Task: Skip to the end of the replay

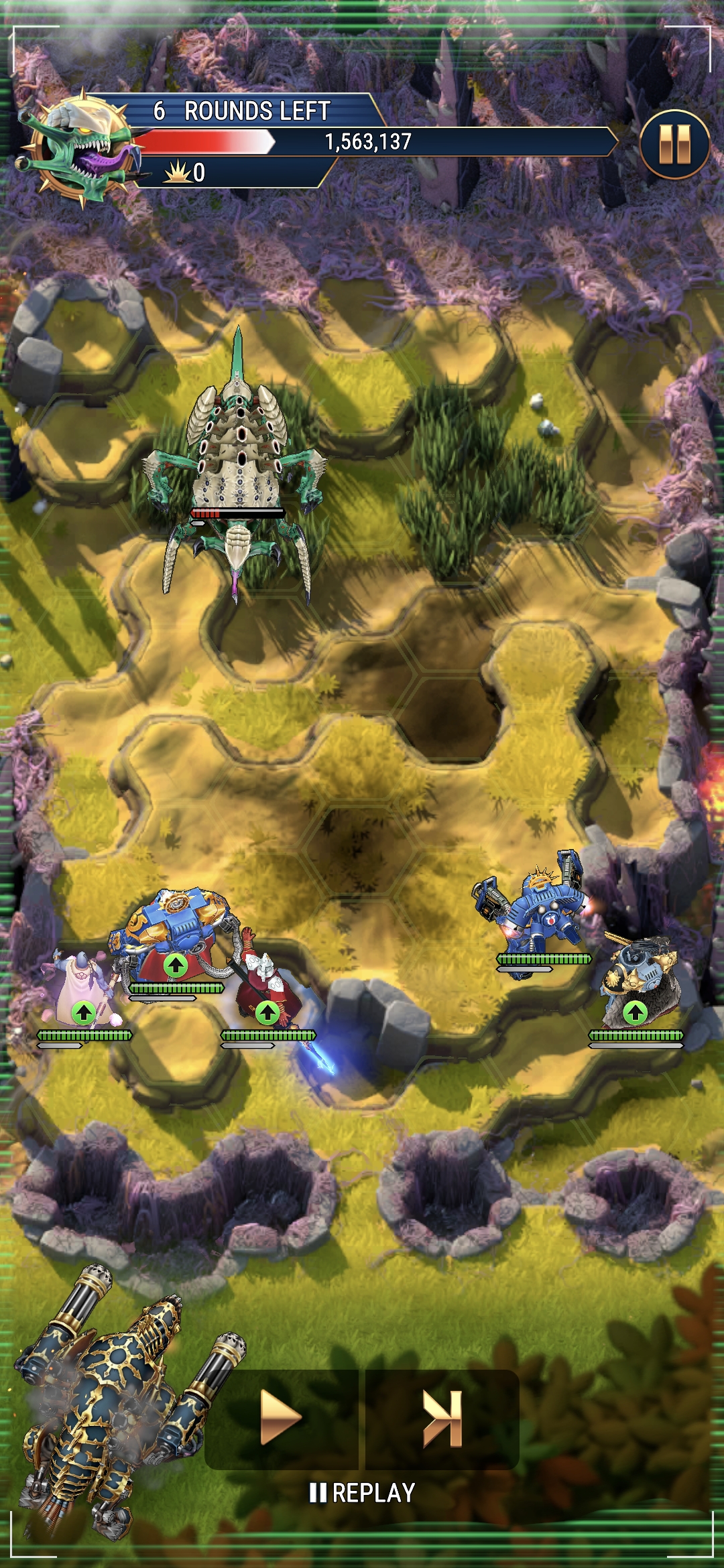Action: tap(442, 1418)
